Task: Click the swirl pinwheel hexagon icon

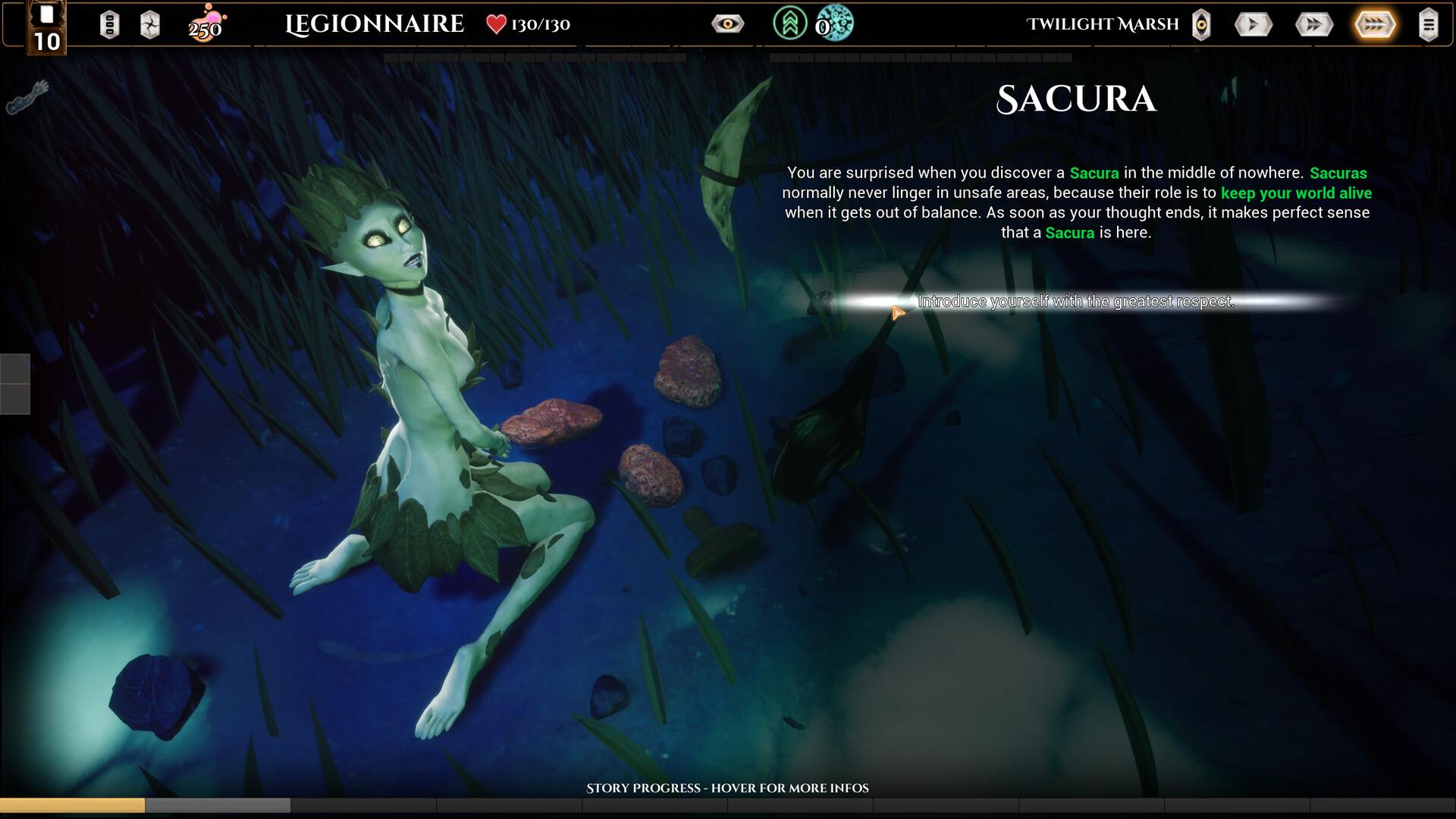Action: click(150, 25)
